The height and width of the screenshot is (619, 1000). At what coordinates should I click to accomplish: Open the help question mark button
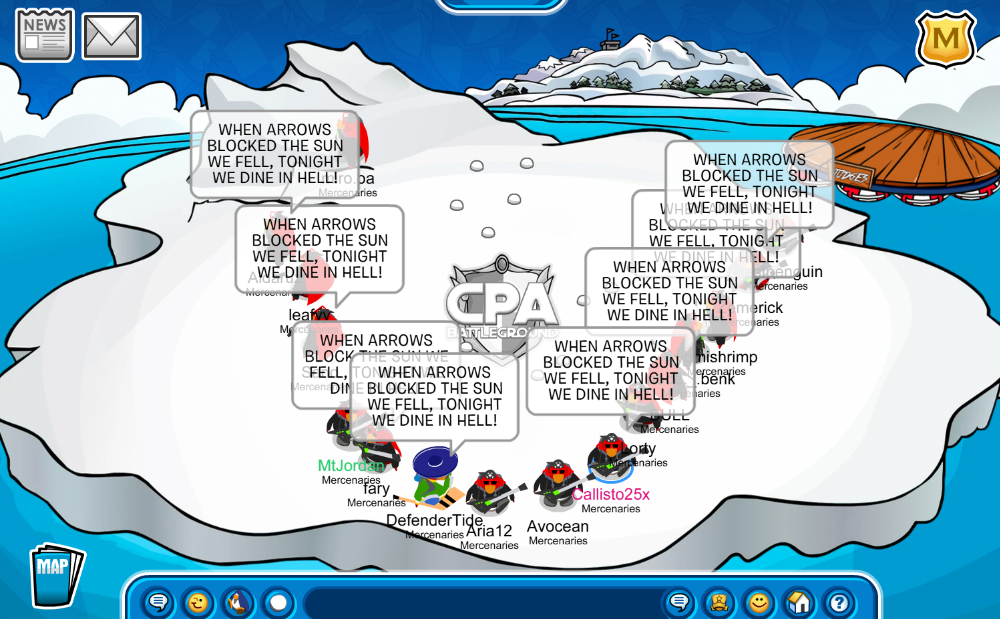(x=839, y=602)
